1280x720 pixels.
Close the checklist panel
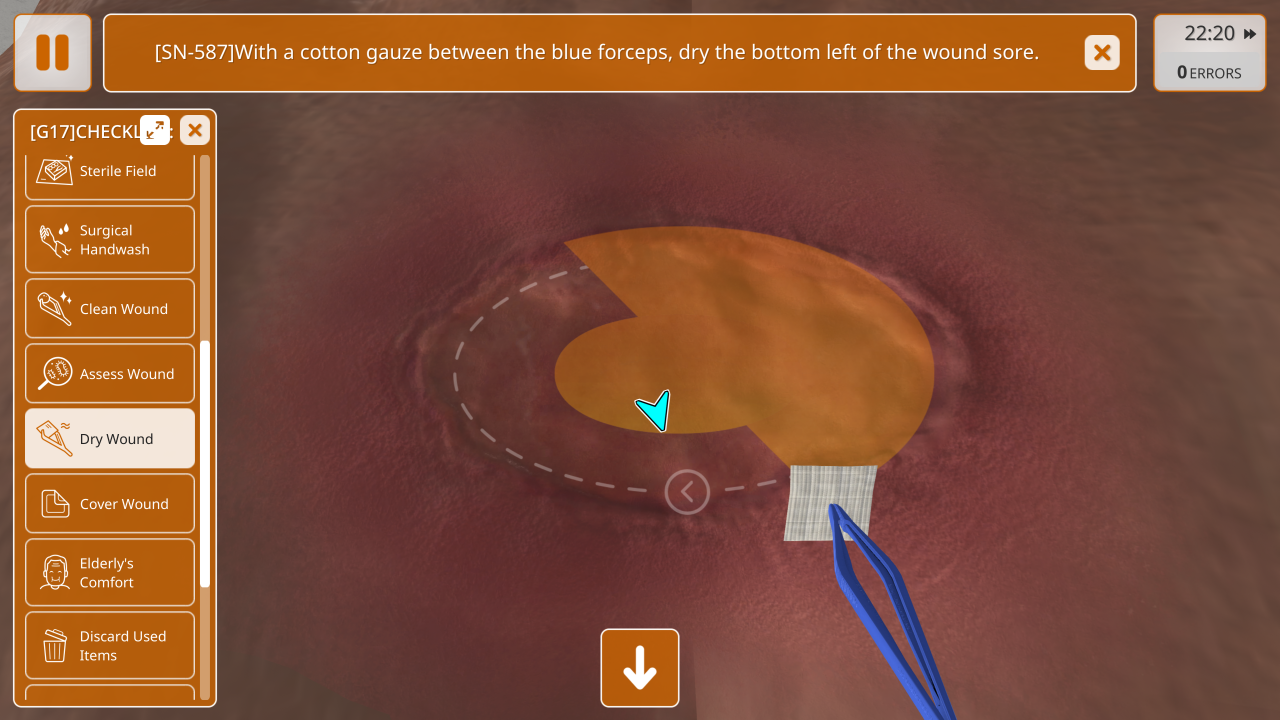pyautogui.click(x=195, y=130)
